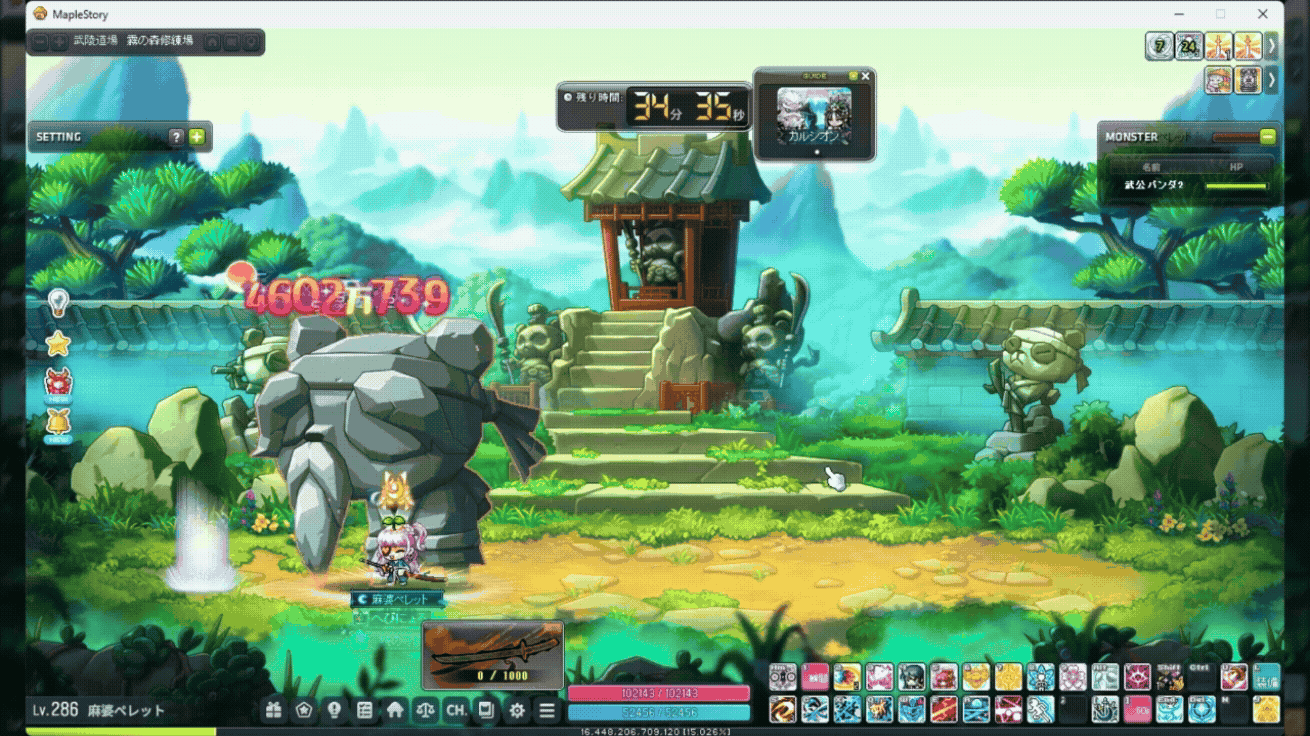Activate the pink eye skill icon
The height and width of the screenshot is (736, 1310).
pyautogui.click(x=1136, y=677)
